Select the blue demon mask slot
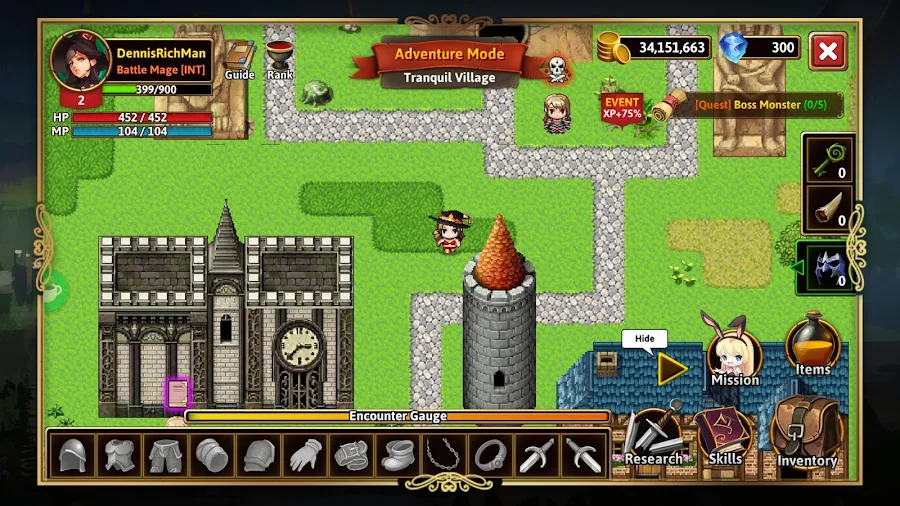Screen dimensions: 900x506 point(829,269)
